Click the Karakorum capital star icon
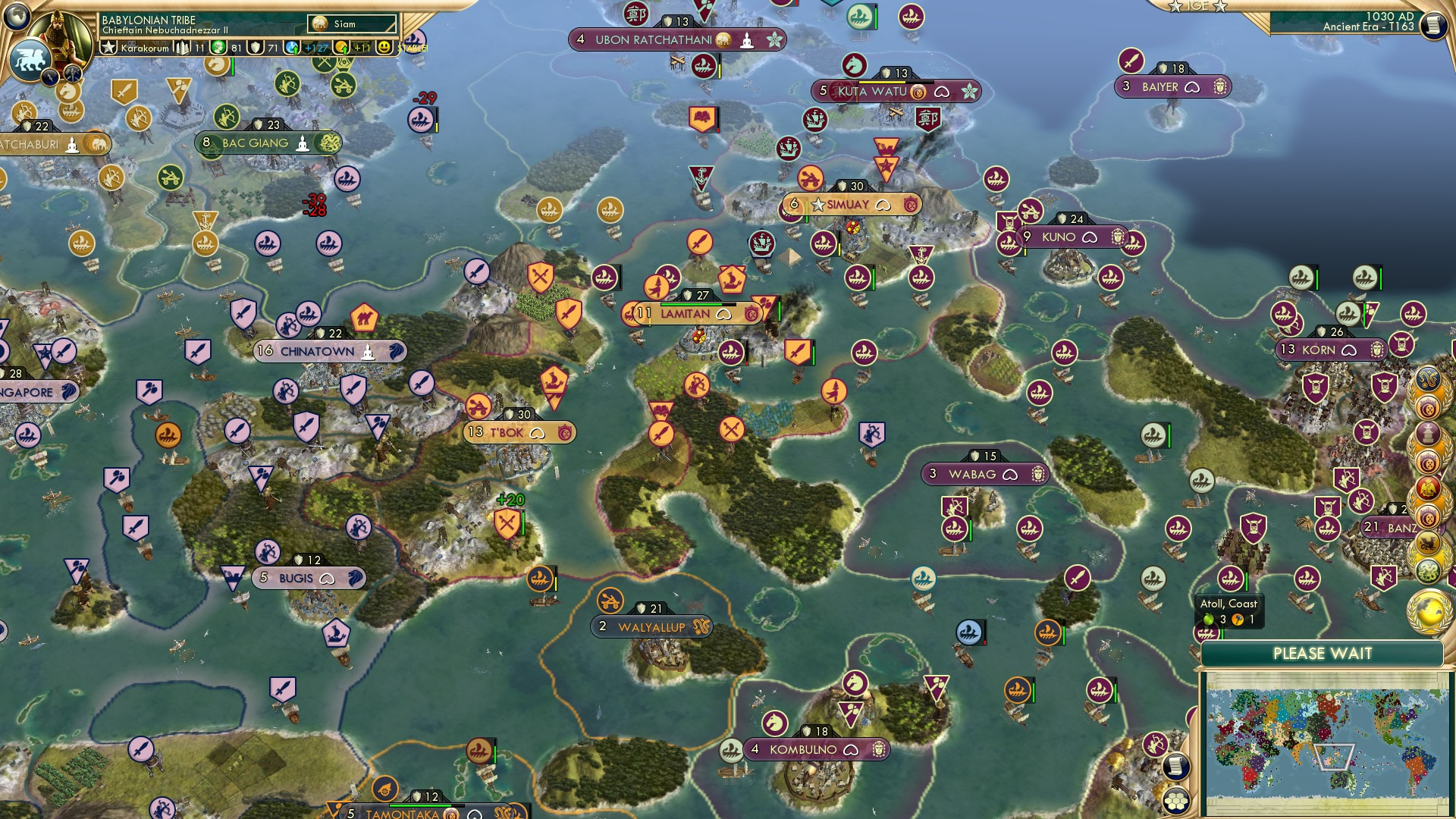Screen dimensions: 1456x819 tap(109, 46)
